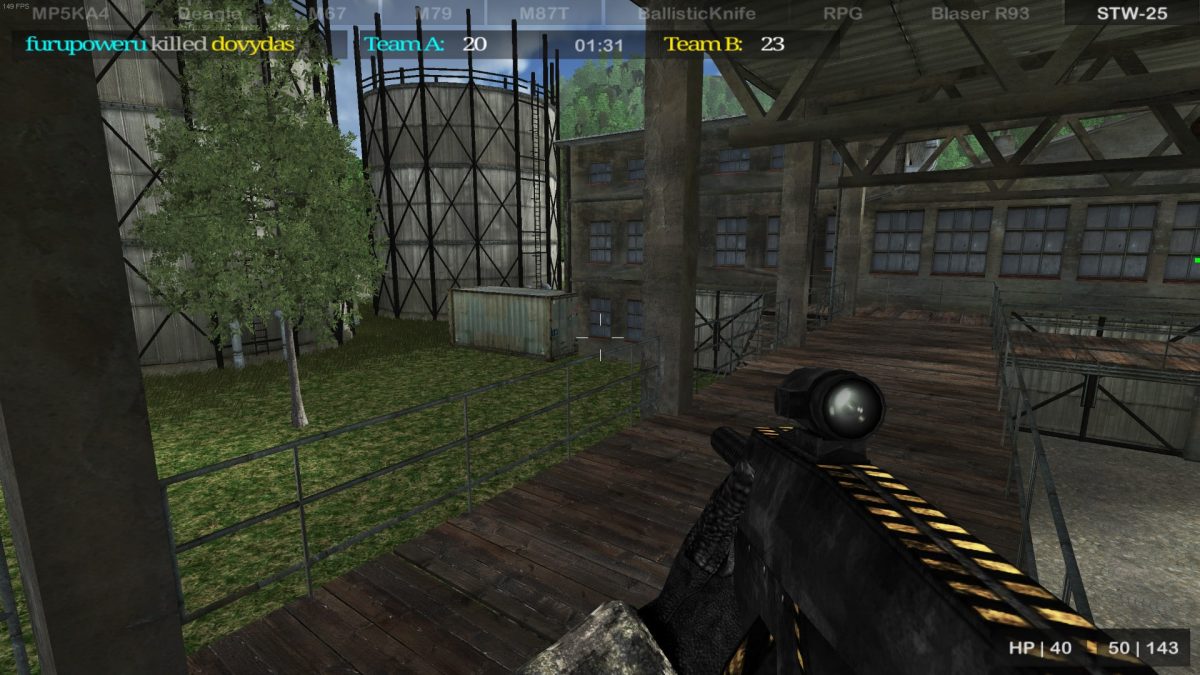Choose the M67 grenade slot

tap(327, 13)
